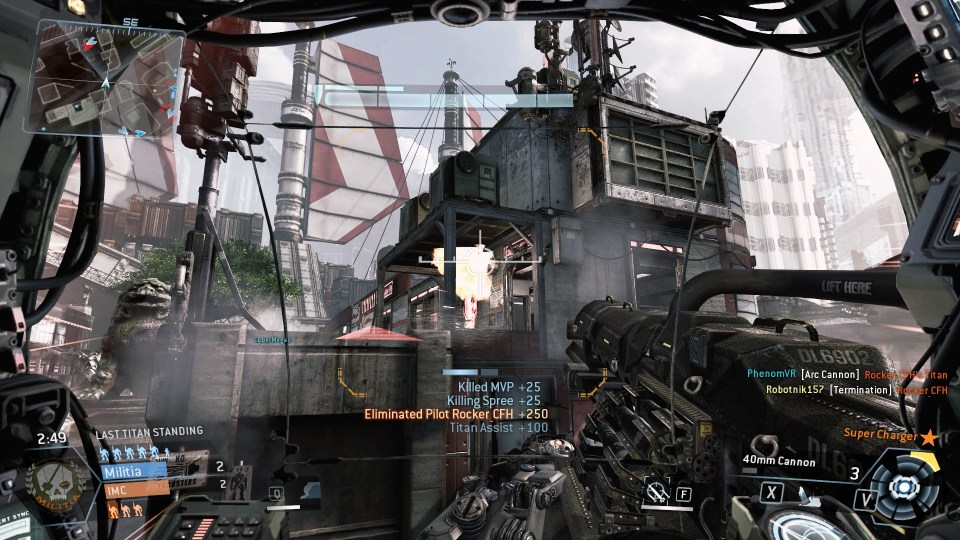Click the minimap radar display

(108, 78)
